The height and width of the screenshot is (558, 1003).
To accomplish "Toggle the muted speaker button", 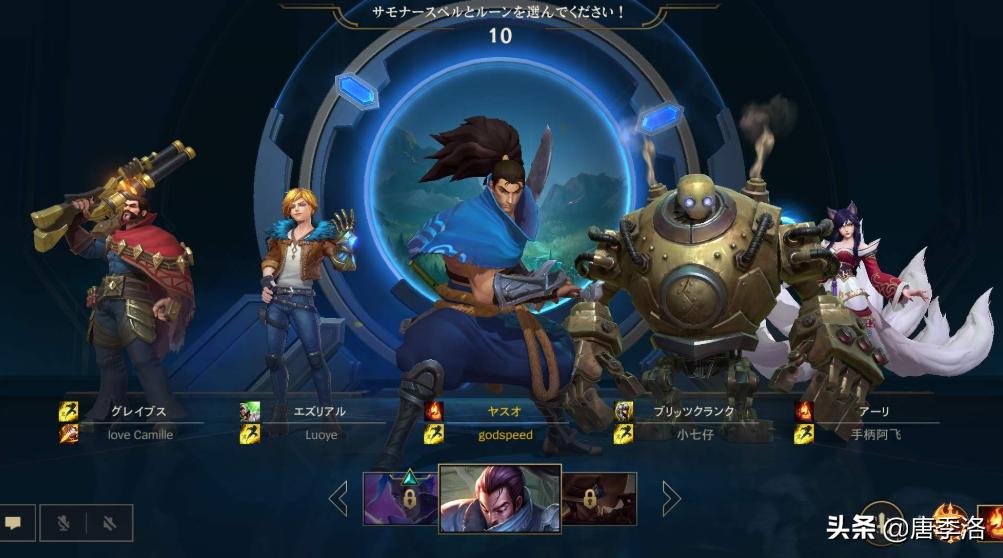I will coord(110,522).
